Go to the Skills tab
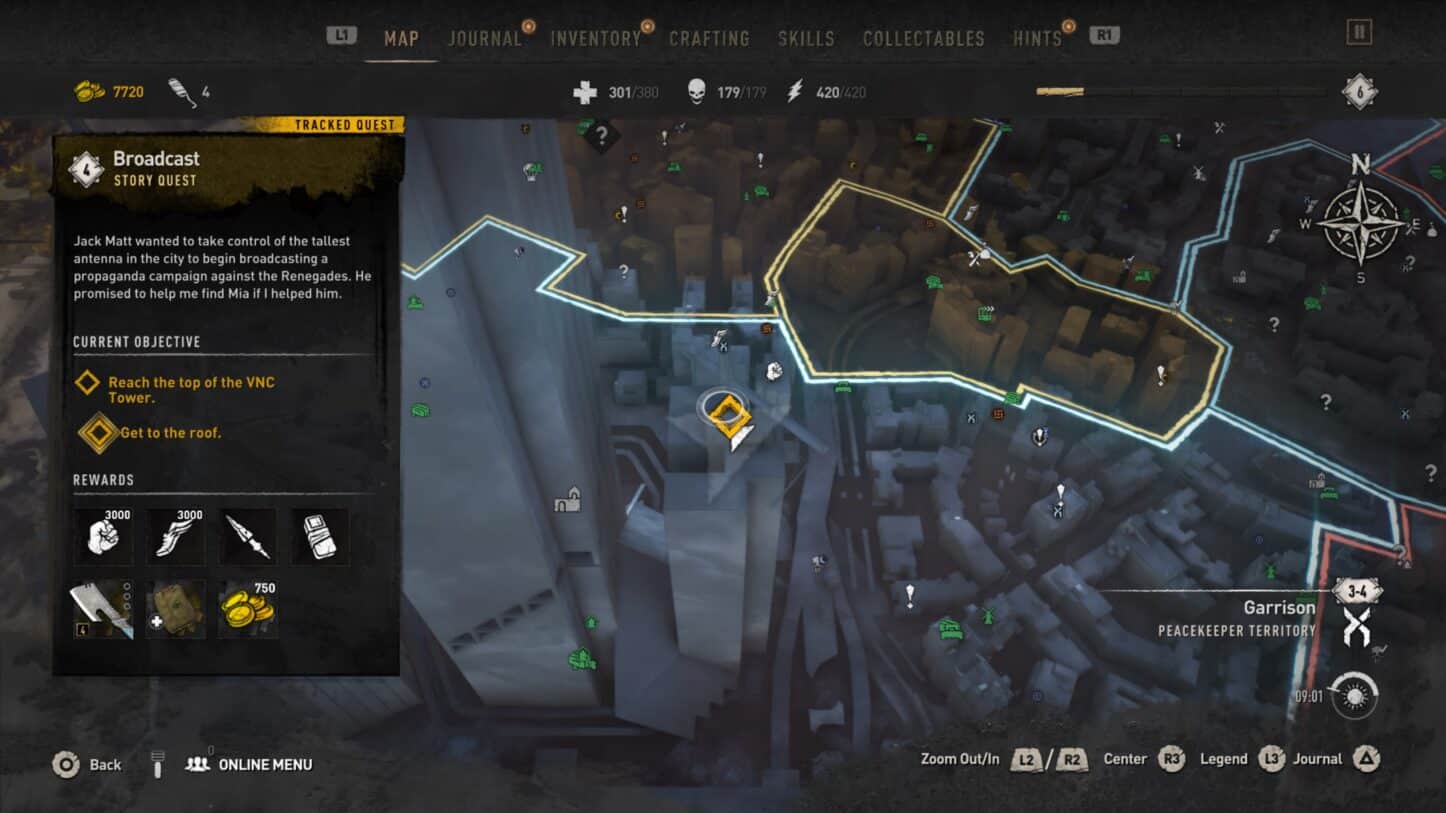 [x=806, y=39]
